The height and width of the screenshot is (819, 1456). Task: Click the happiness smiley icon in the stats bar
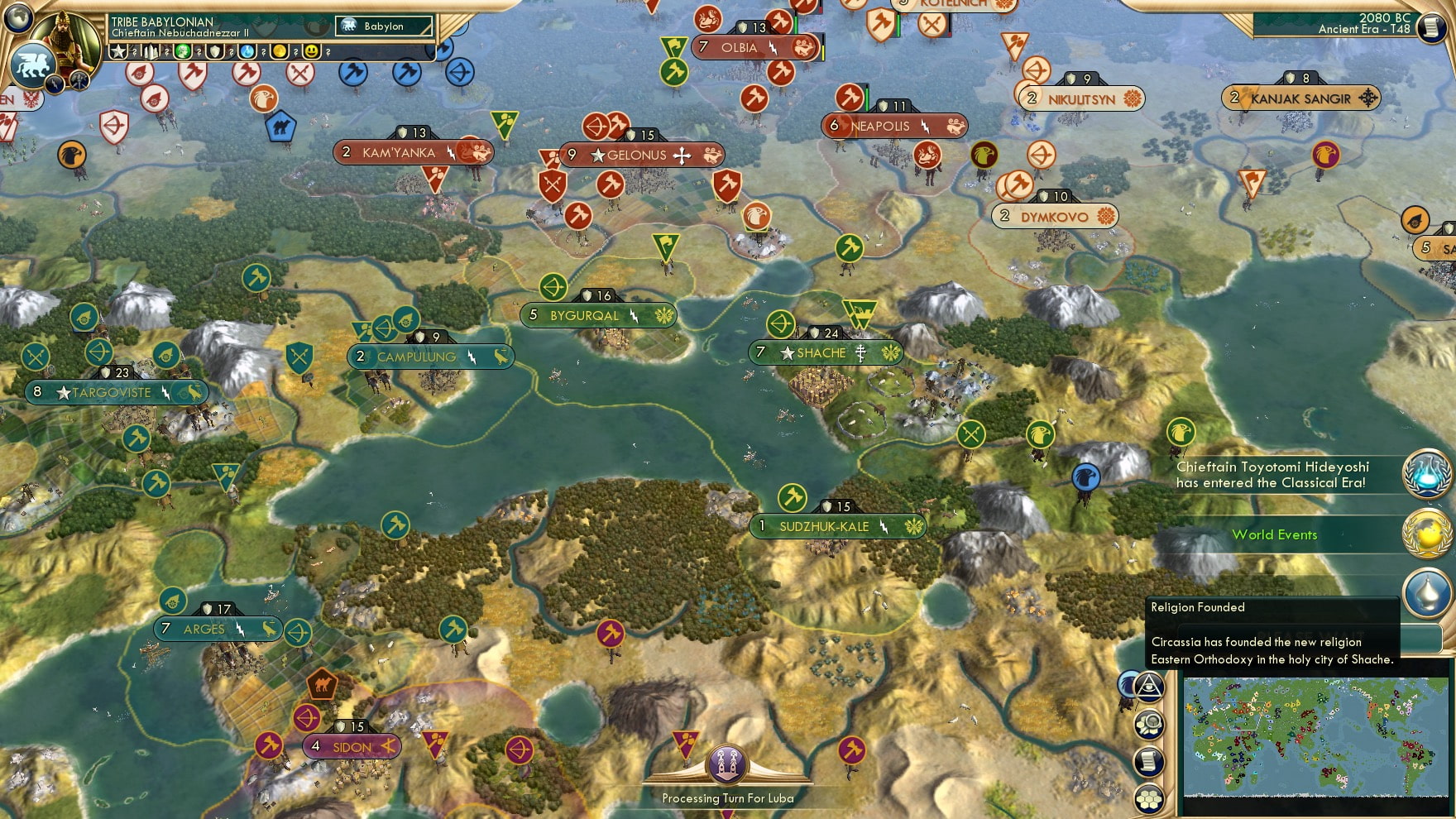[311, 51]
